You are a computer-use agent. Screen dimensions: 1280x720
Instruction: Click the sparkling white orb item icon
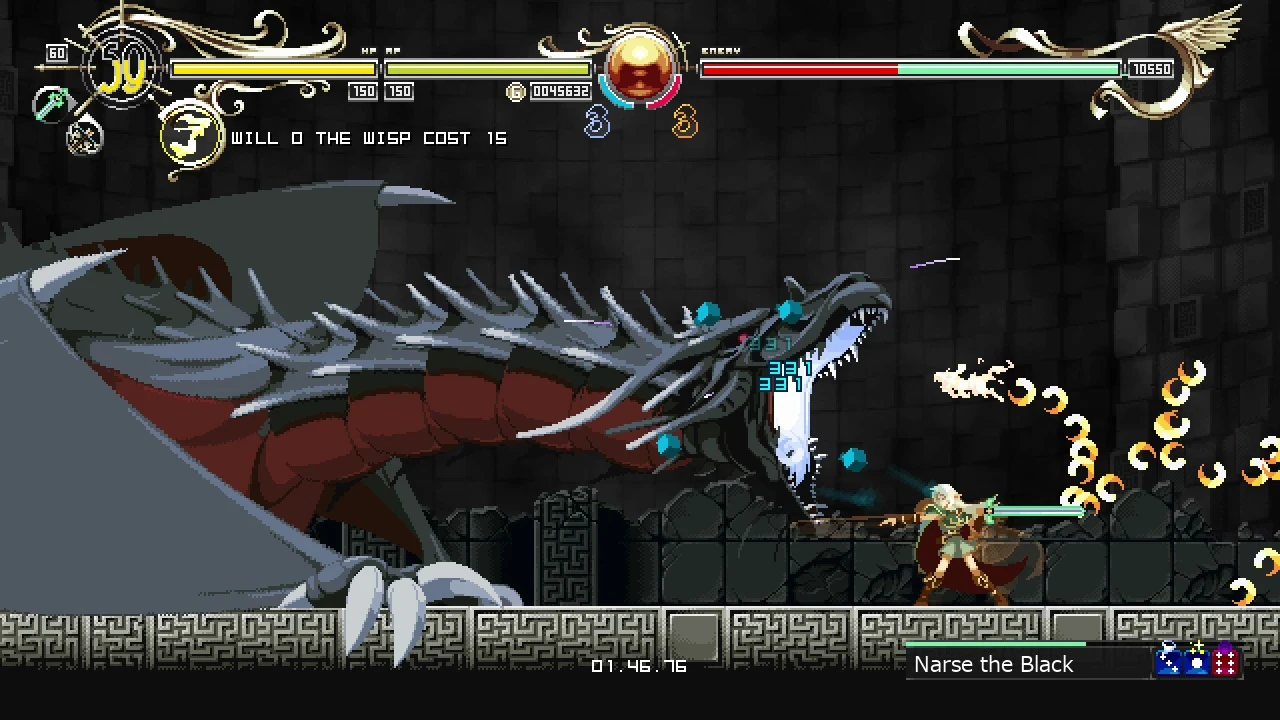click(1196, 661)
